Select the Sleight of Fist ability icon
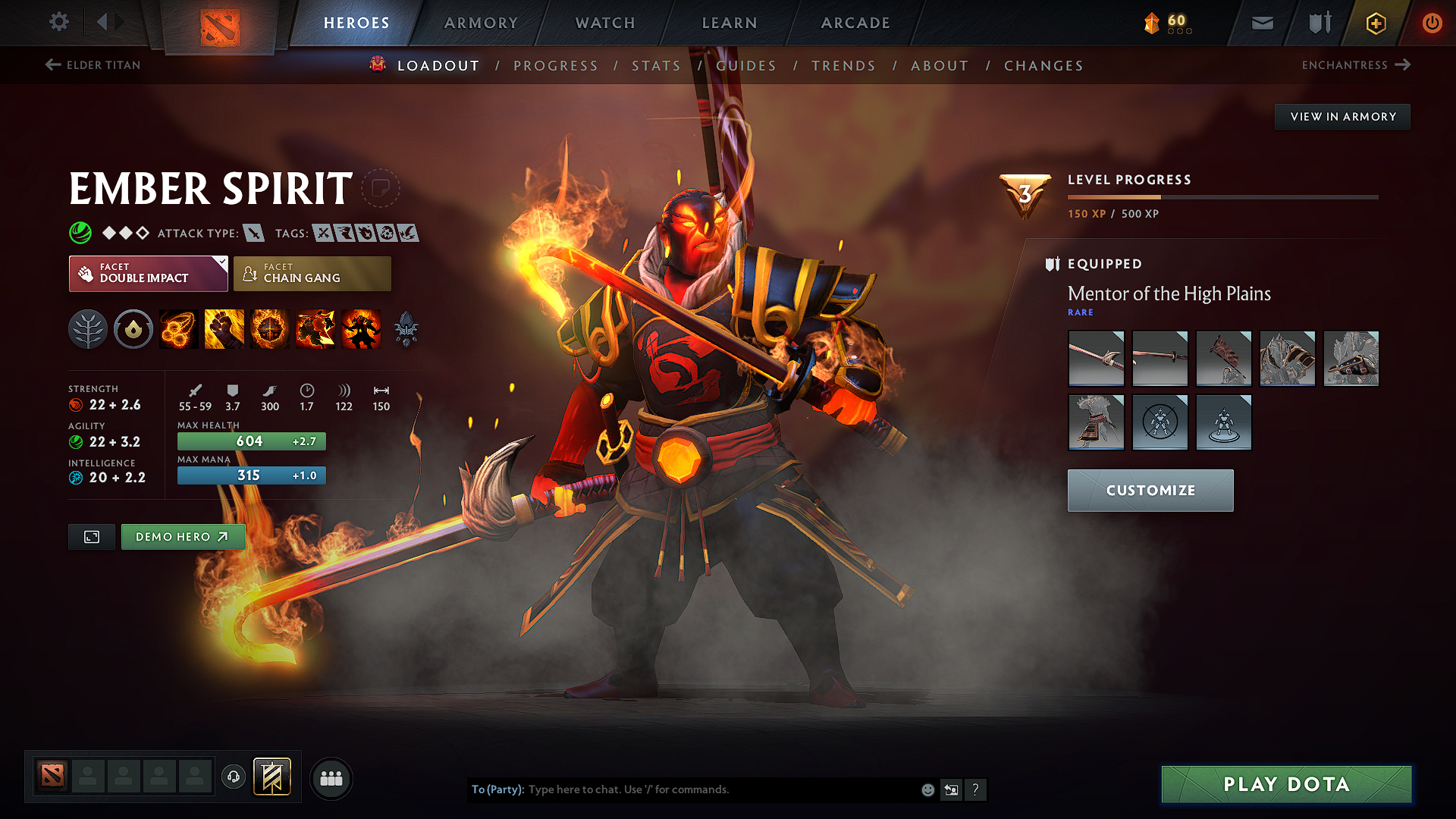The image size is (1456, 819). pyautogui.click(x=224, y=328)
